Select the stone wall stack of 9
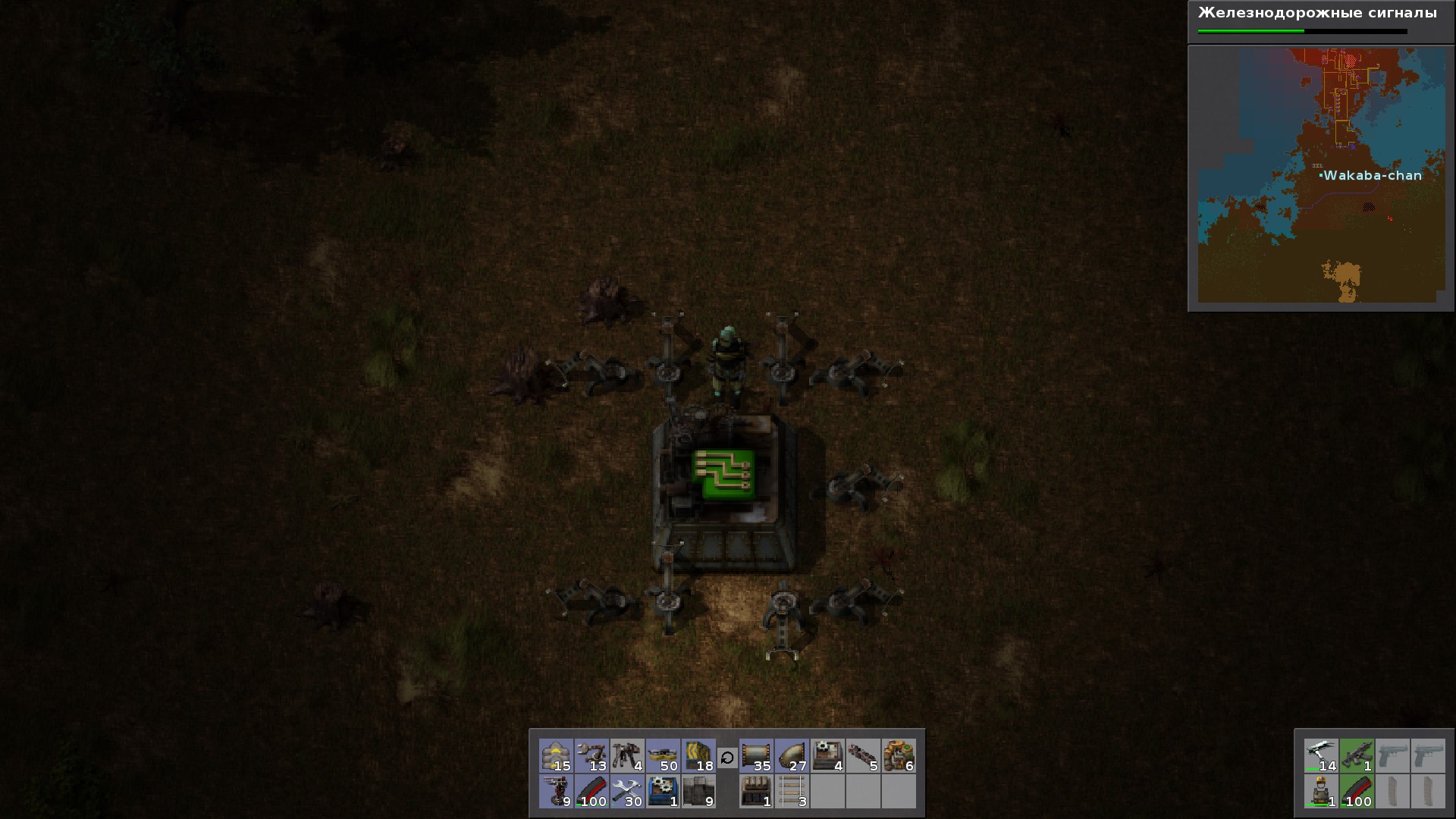 698,792
